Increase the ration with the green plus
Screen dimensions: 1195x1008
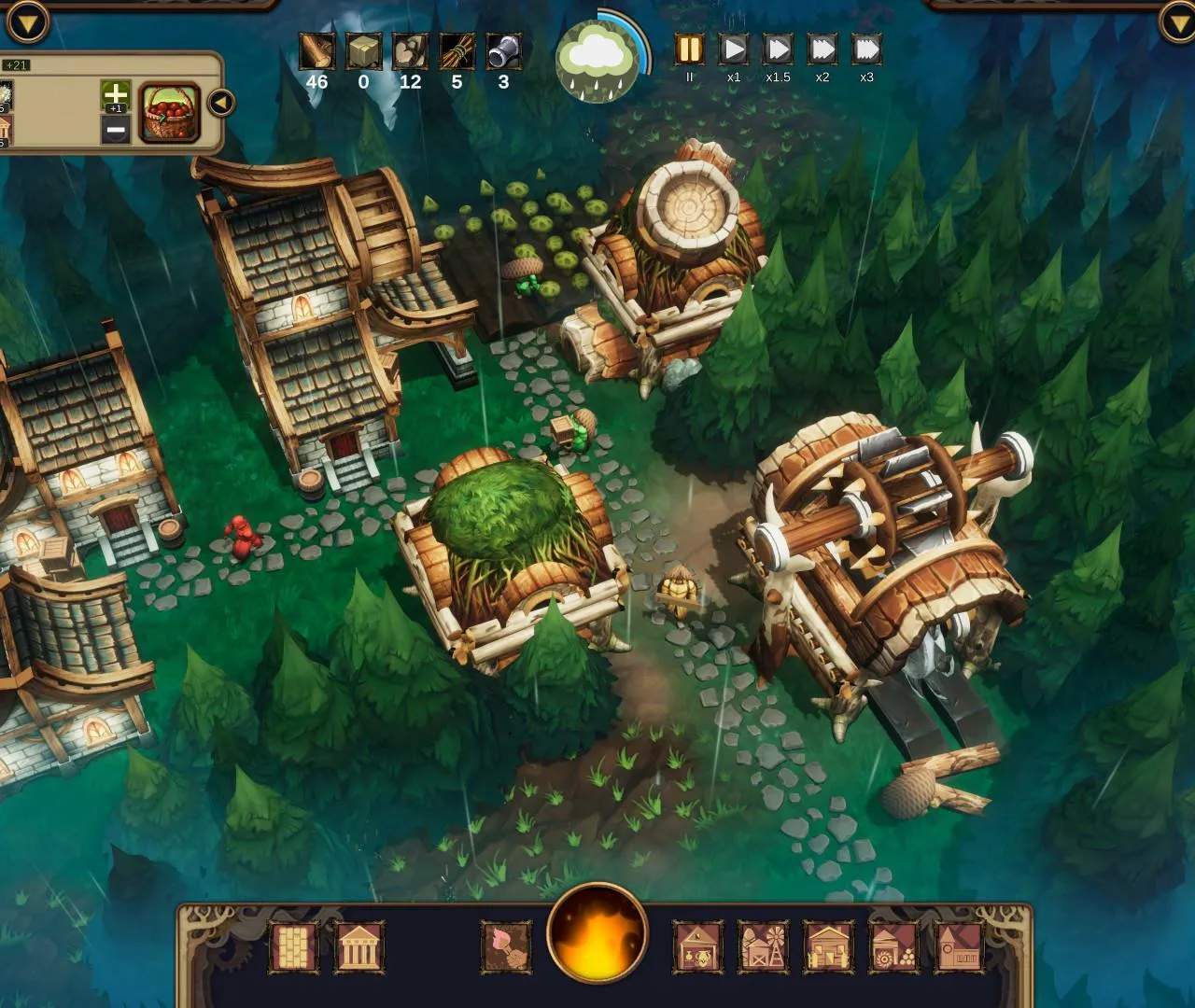(x=115, y=93)
